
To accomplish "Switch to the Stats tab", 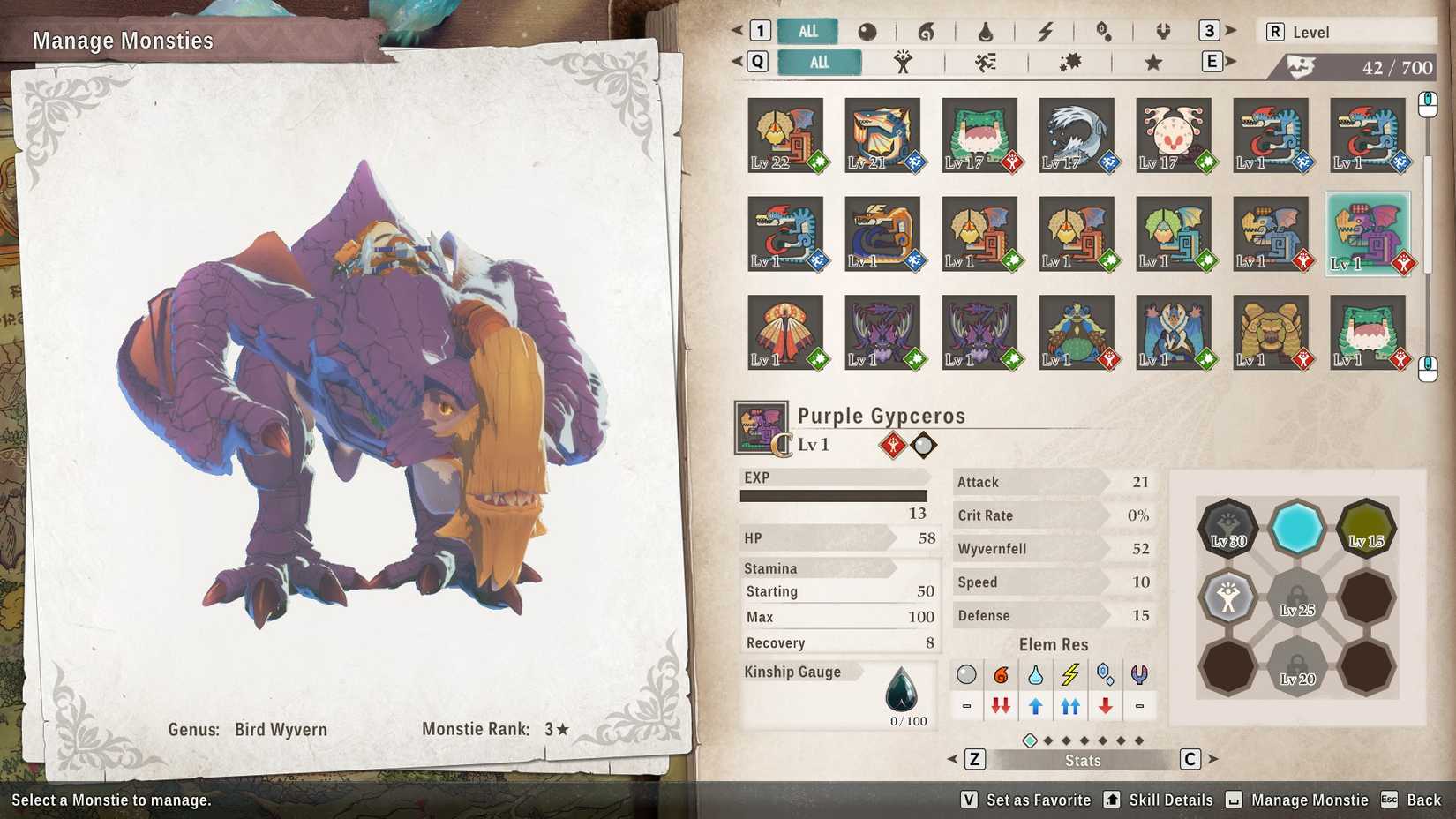I will [x=1082, y=760].
